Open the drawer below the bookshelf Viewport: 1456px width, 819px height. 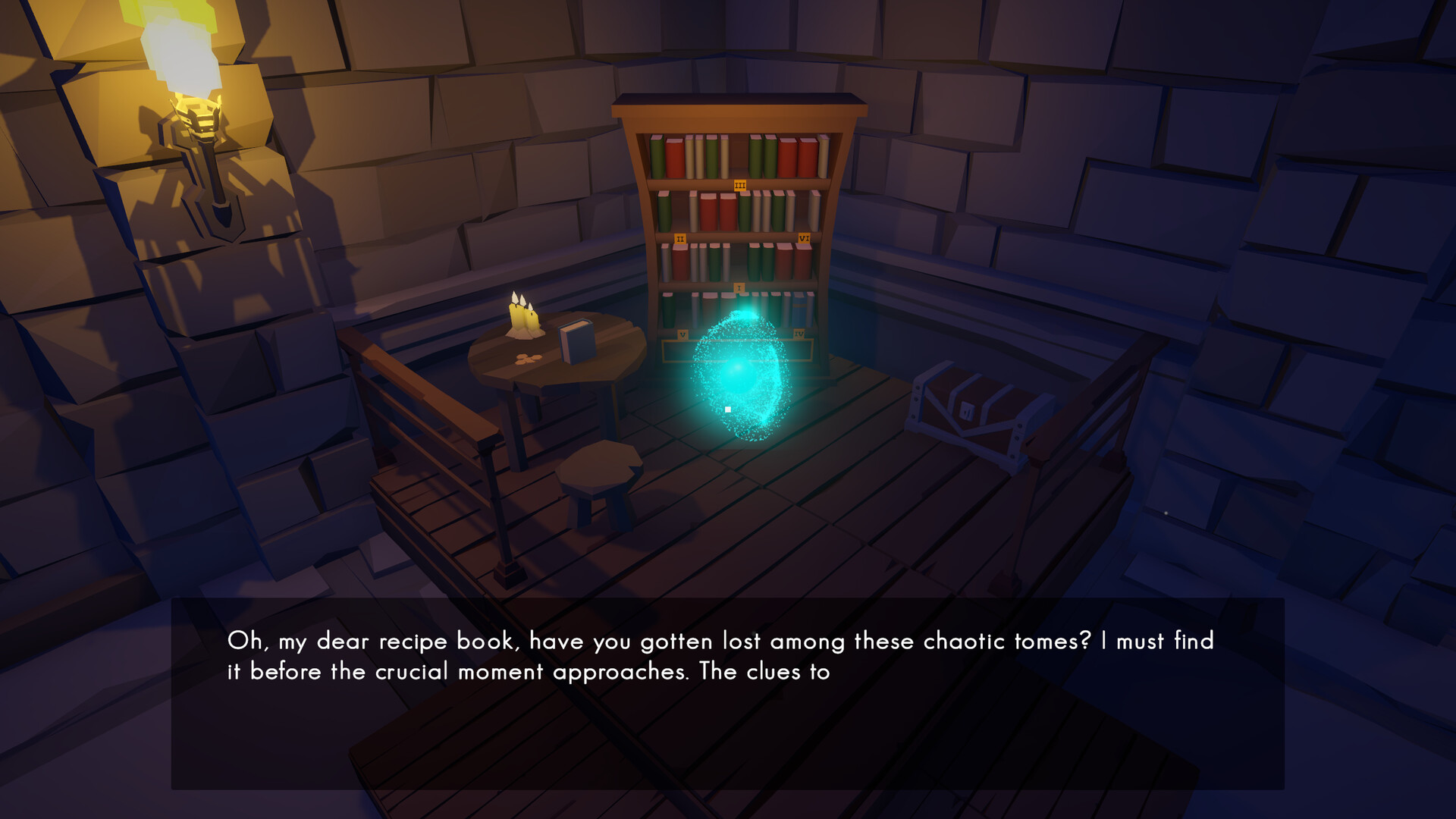coord(739,351)
